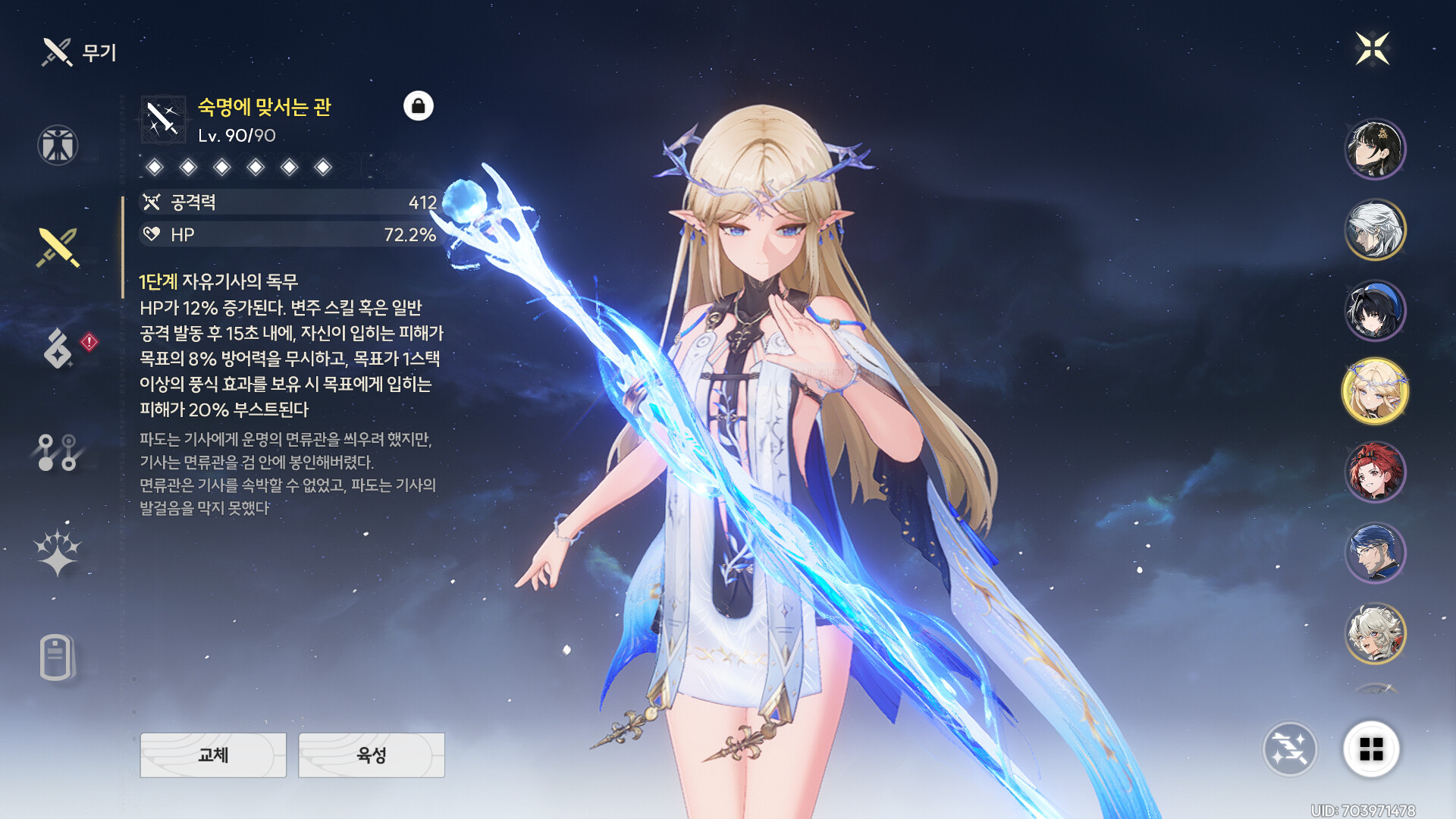The width and height of the screenshot is (1456, 819).
Task: Open the 육성 (upgrade) weapon menu
Action: click(x=371, y=755)
